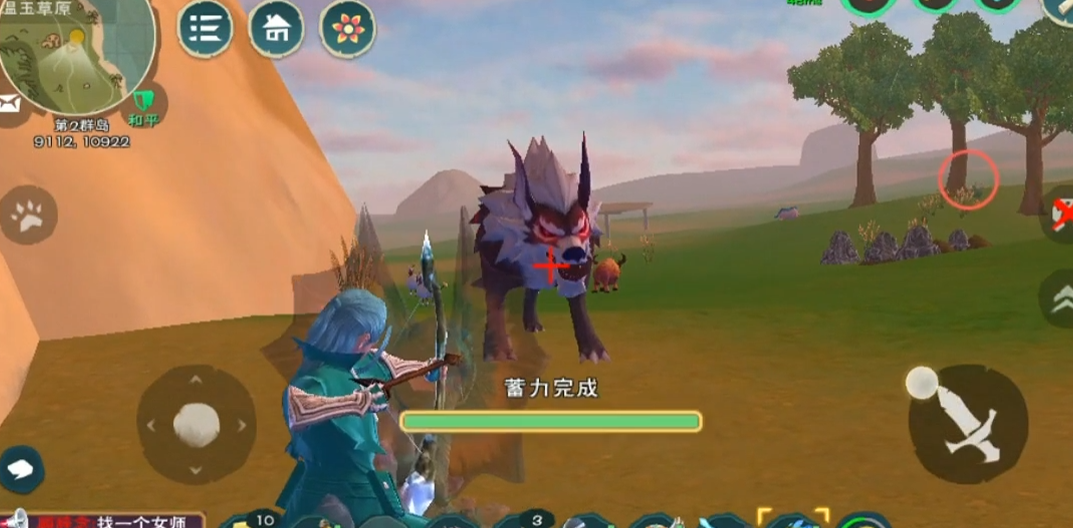The height and width of the screenshot is (528, 1073).
Task: Tap the double up-arrow jump button
Action: 1060,297
